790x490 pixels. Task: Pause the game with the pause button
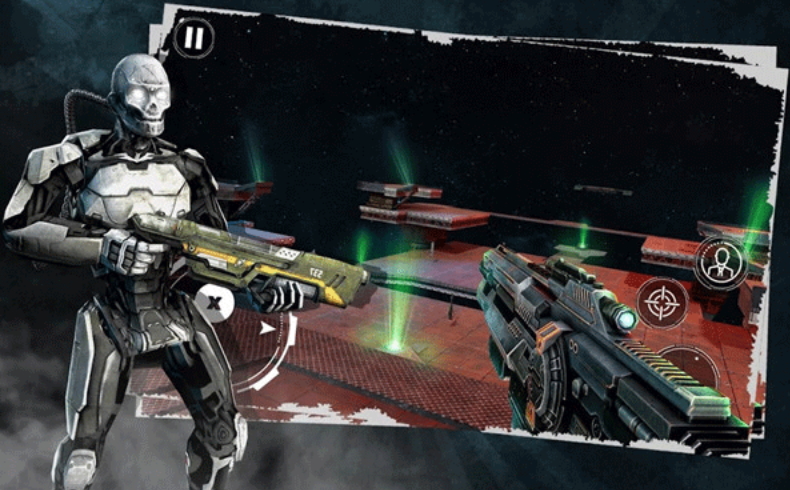point(194,39)
